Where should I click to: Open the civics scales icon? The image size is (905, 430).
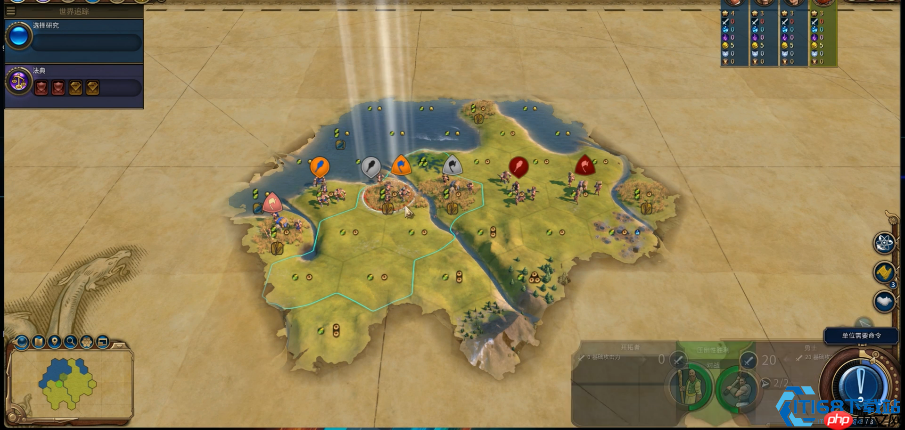point(18,82)
